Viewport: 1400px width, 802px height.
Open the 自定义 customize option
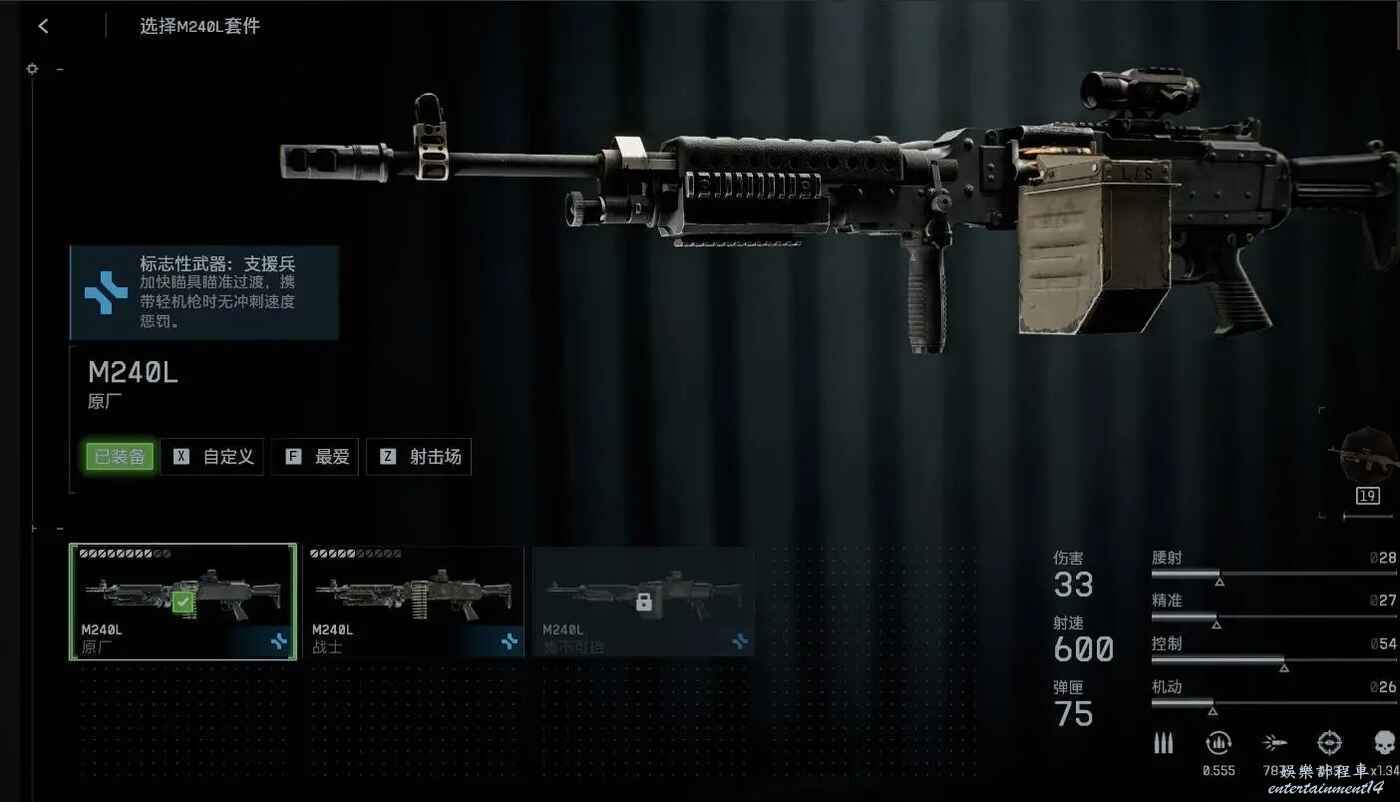pos(212,457)
